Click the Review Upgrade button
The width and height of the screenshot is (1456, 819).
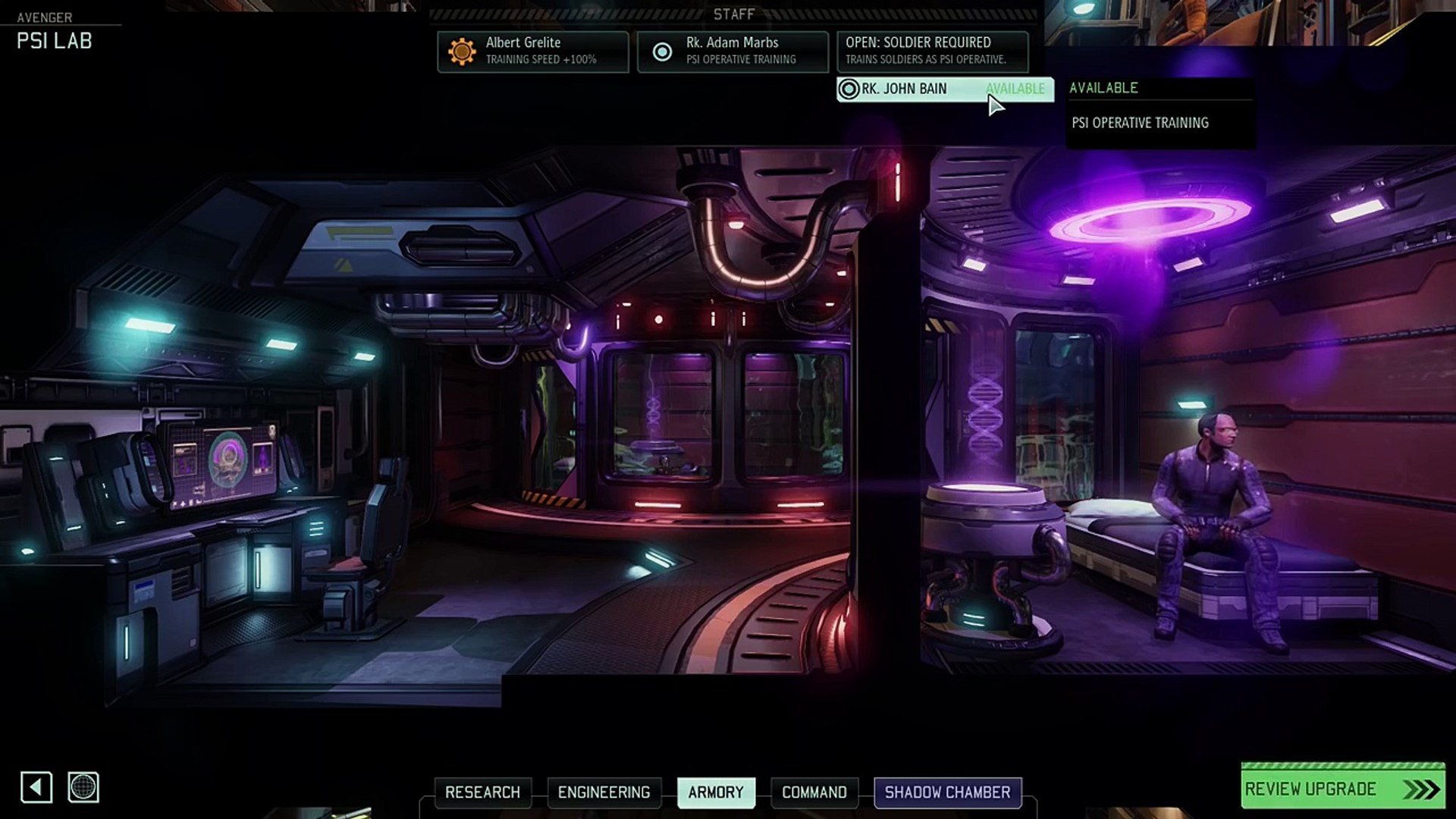pyautogui.click(x=1342, y=789)
